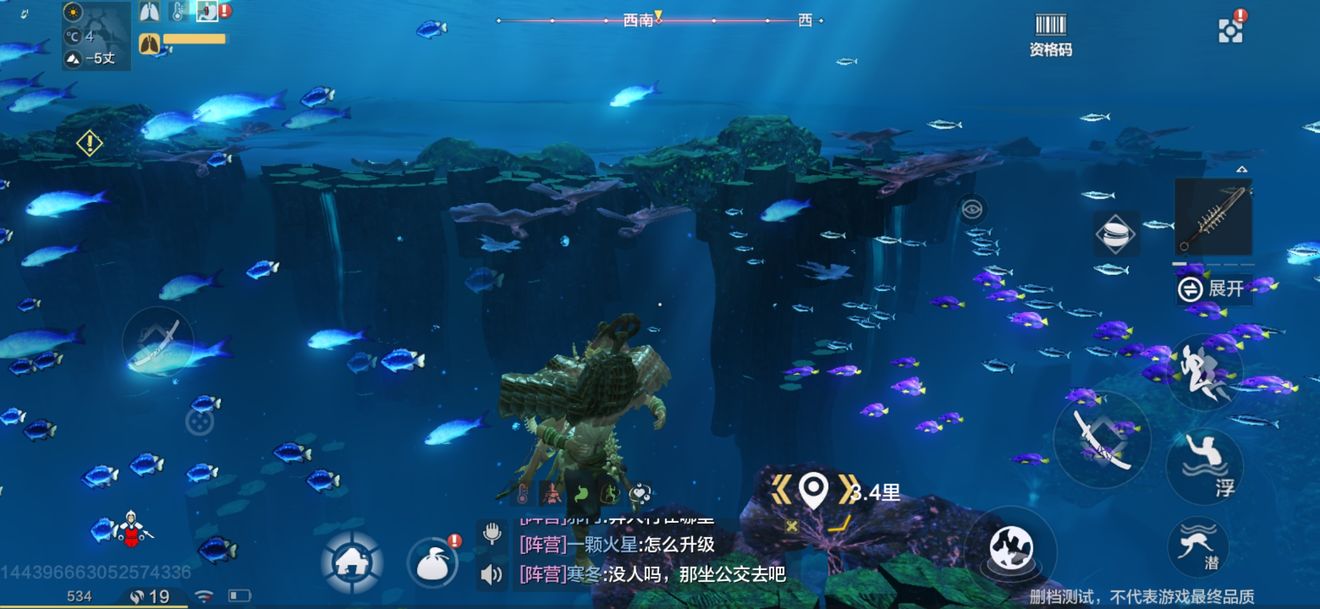
Task: Check the stomach hunger status icon
Action: tap(579, 493)
